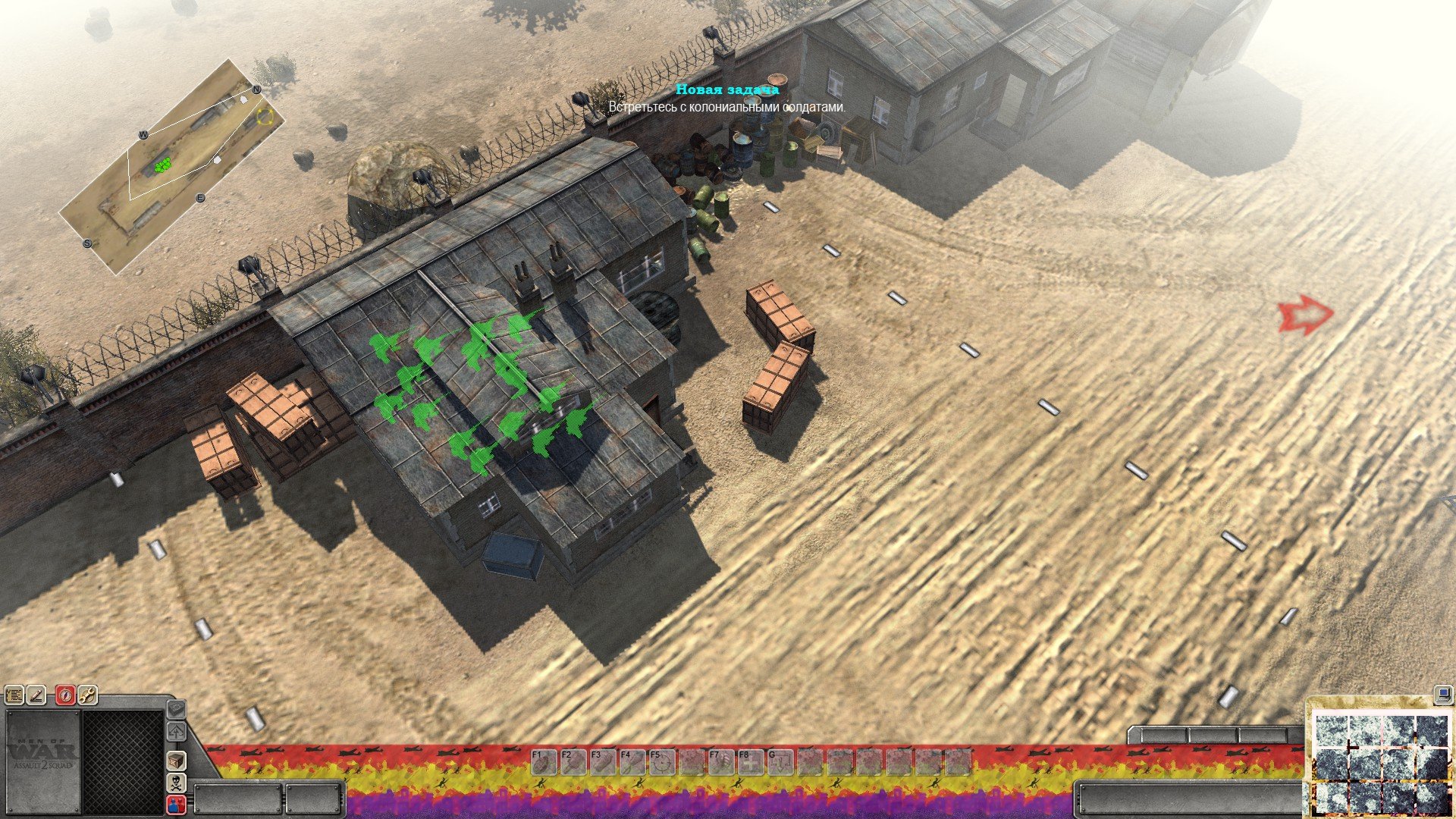Screen dimensions: 1456x819
Task: Select the skull and crossbones button
Action: pos(176,782)
